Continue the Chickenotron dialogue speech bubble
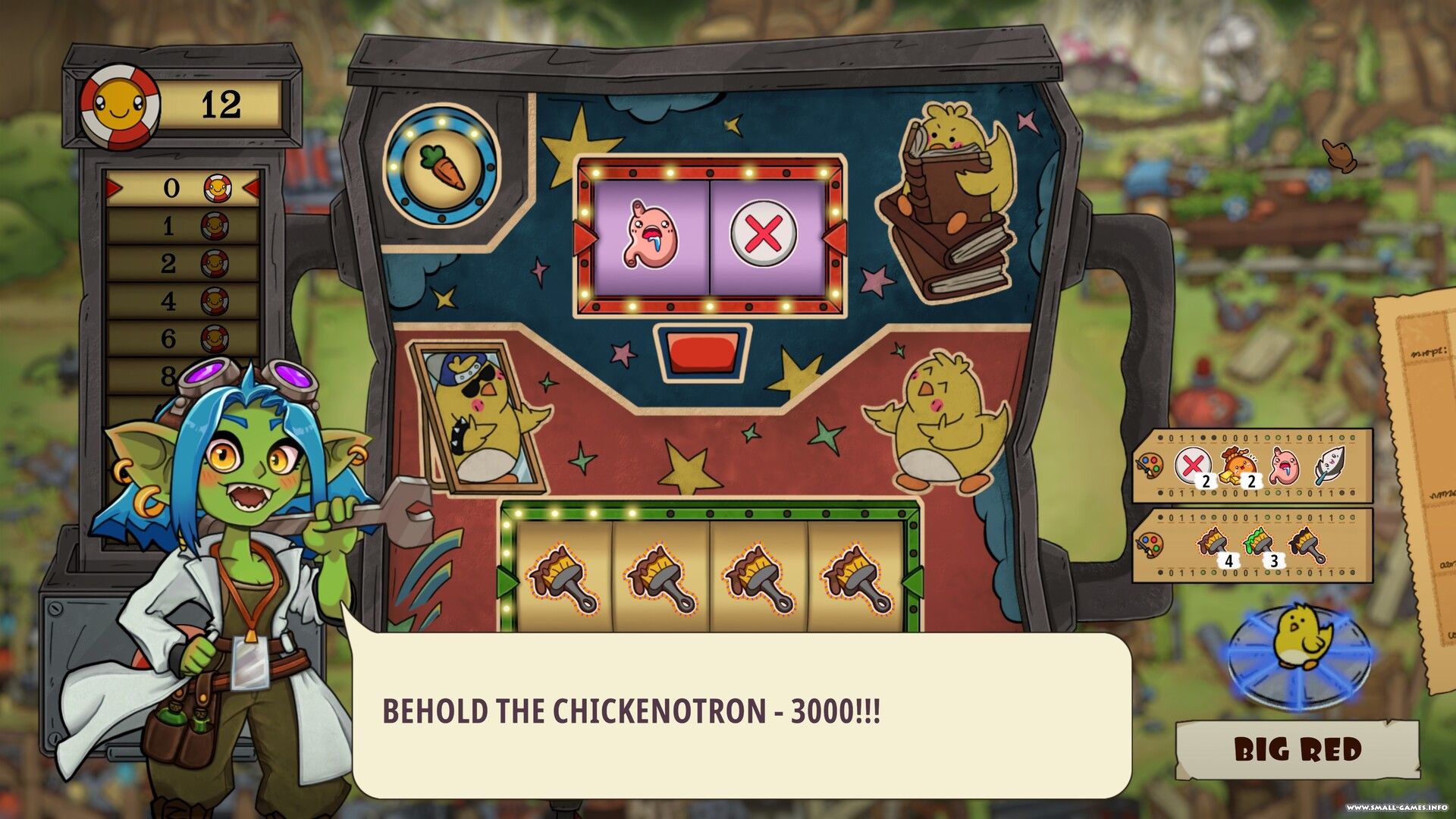 pos(742,713)
